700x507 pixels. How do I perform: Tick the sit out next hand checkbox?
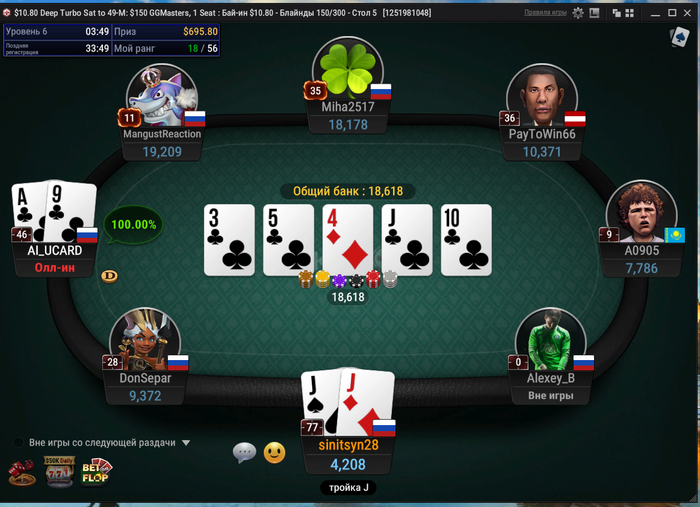pyautogui.click(x=19, y=442)
